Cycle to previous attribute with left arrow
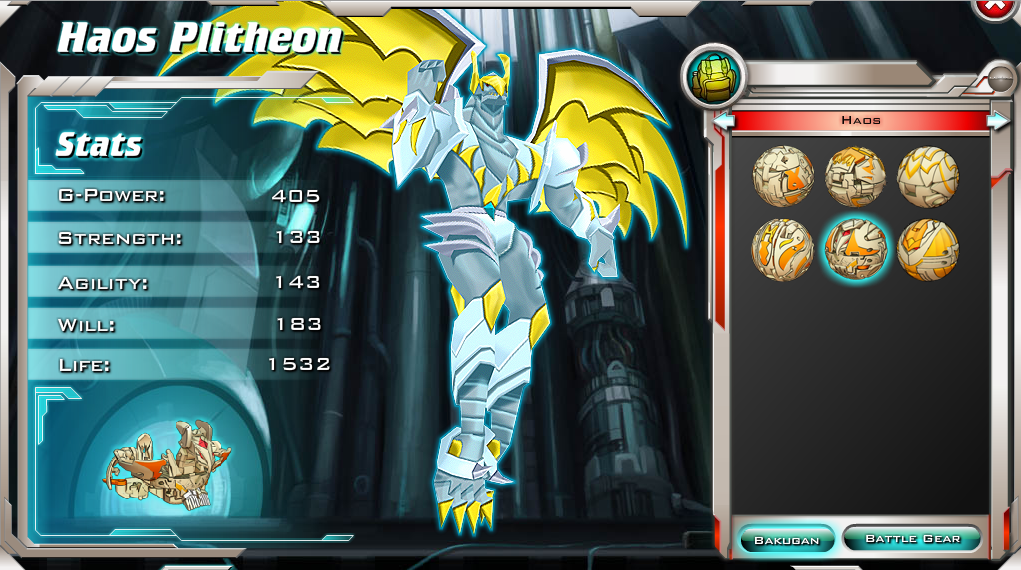 click(724, 120)
